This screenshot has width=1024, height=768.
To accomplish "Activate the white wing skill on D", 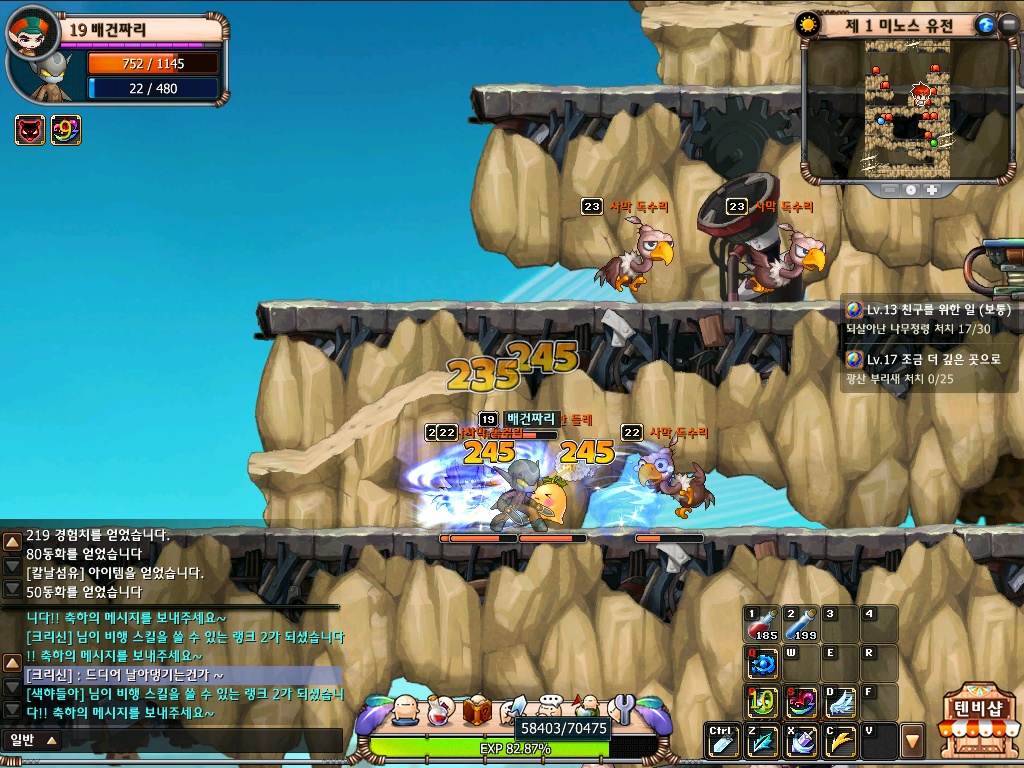I will pos(840,701).
